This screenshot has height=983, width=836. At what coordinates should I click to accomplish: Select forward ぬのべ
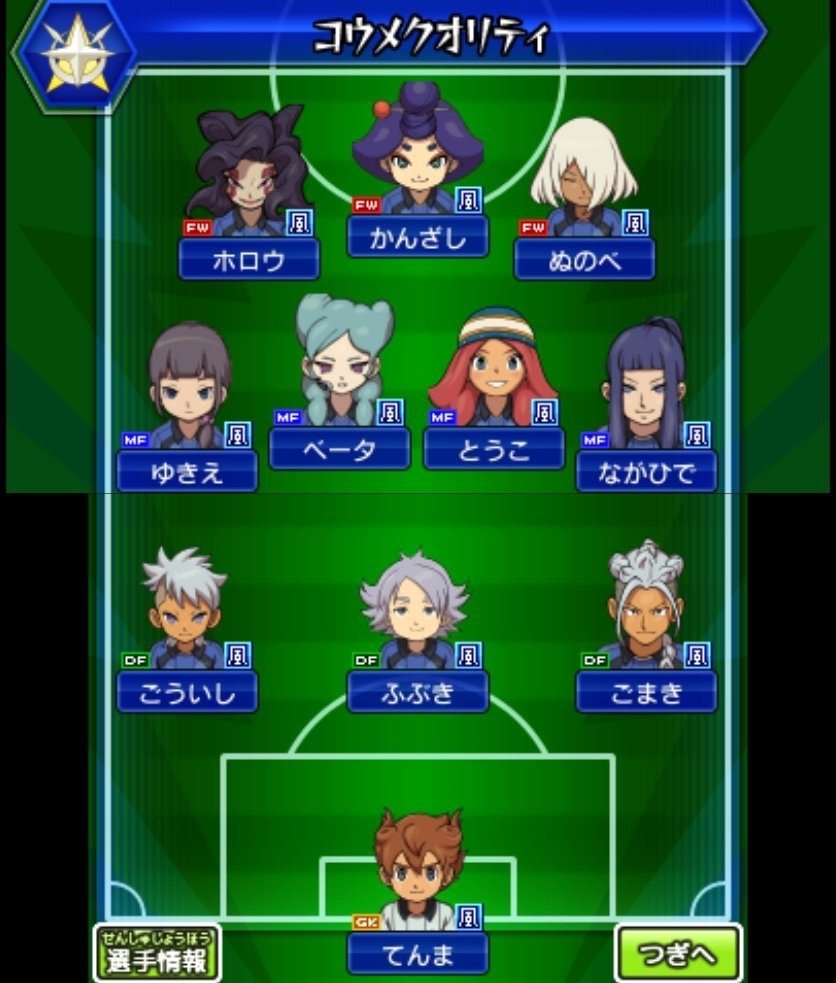tap(584, 260)
